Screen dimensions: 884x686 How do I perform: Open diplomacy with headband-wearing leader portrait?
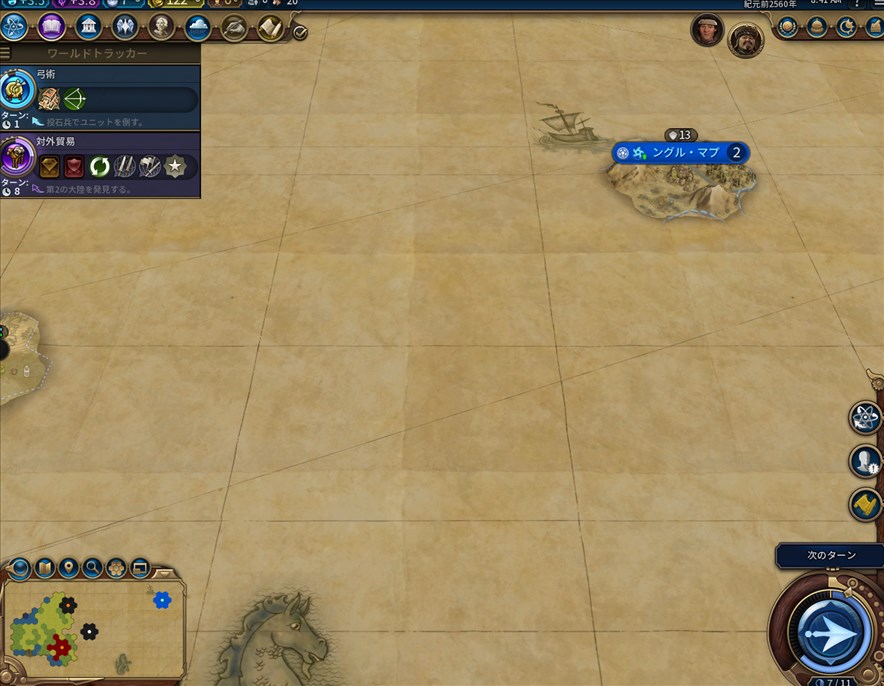[707, 30]
